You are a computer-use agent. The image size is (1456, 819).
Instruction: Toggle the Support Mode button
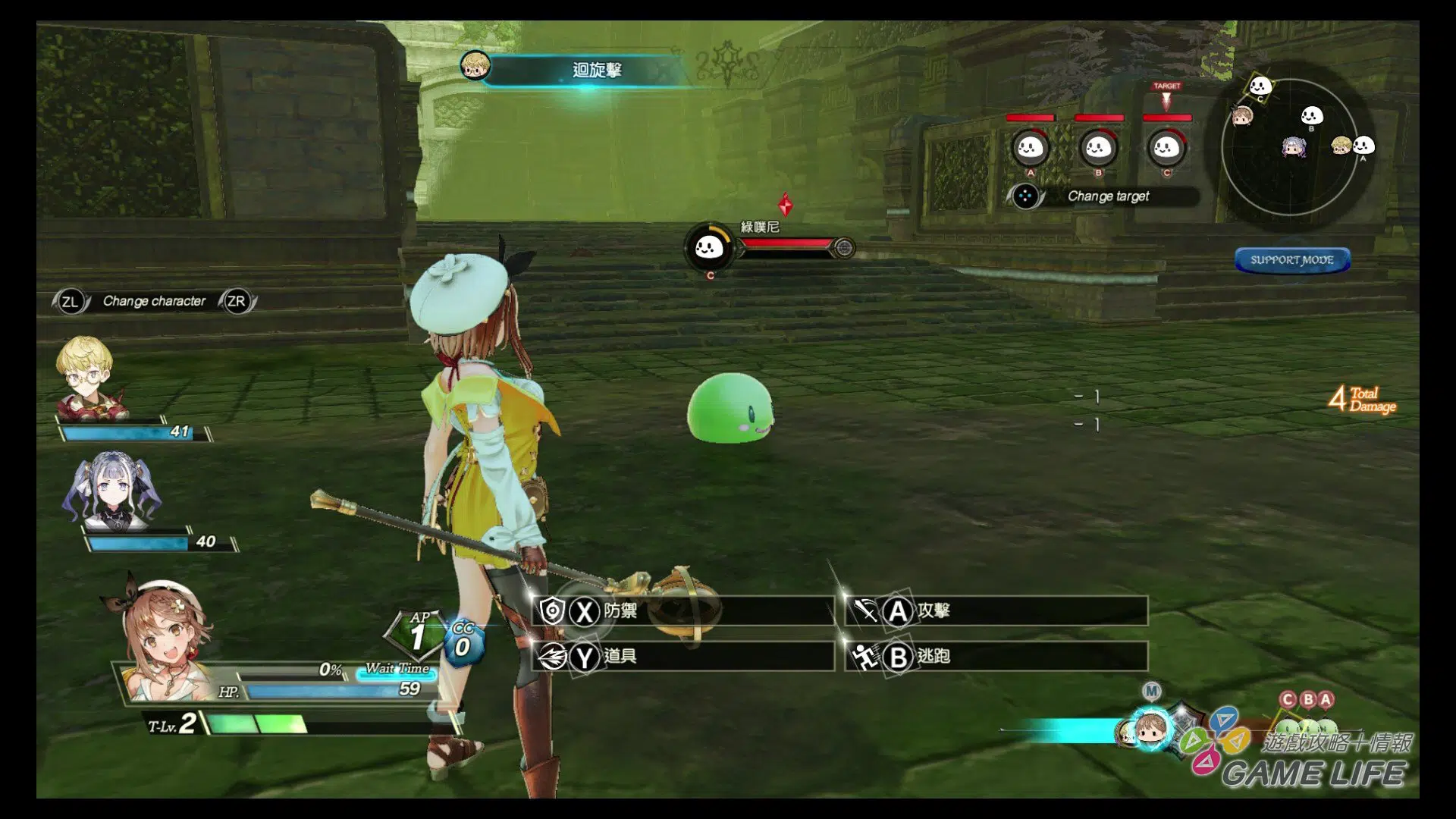(x=1291, y=260)
